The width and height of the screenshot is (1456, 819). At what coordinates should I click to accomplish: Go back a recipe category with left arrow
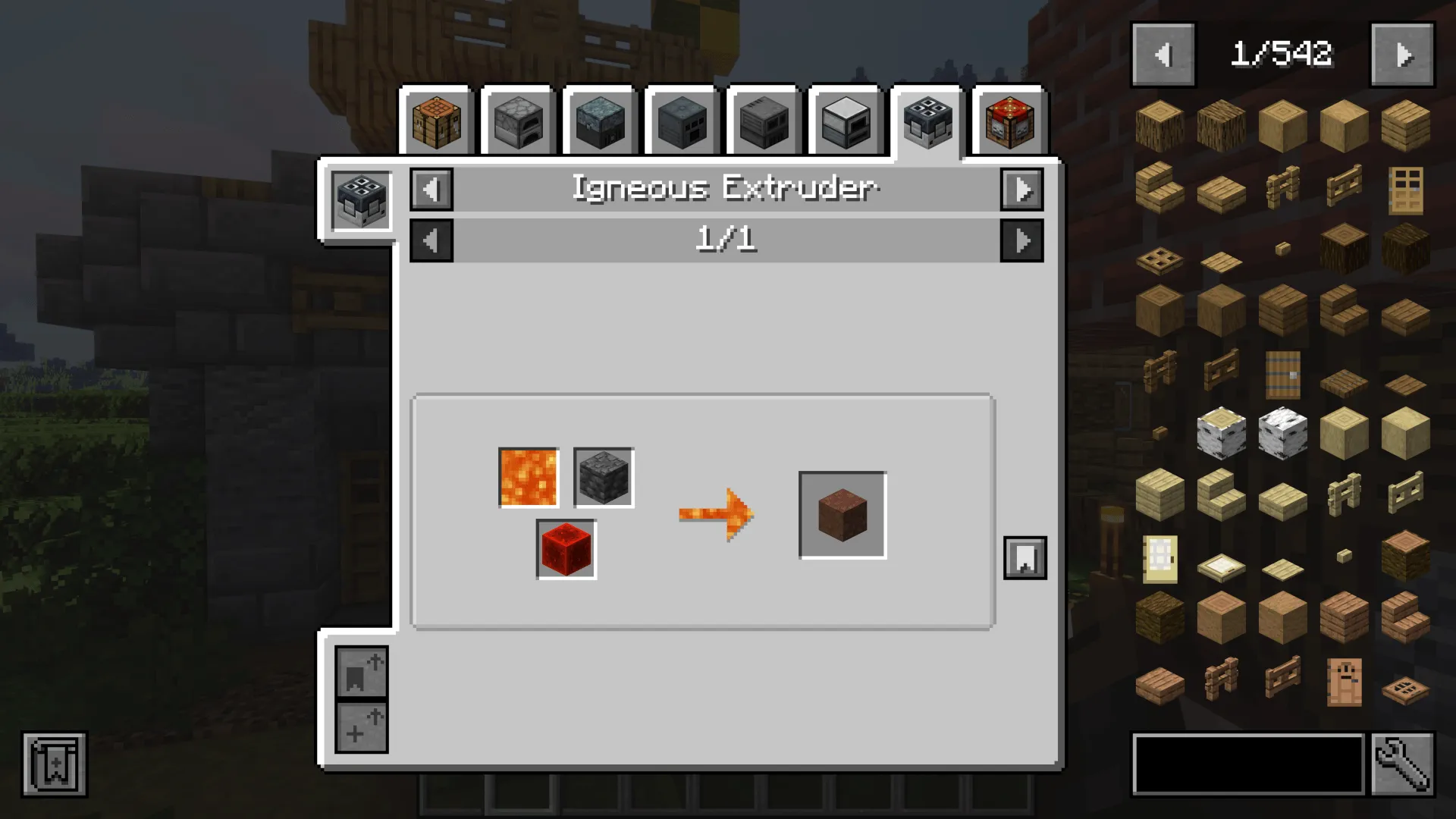tap(431, 189)
